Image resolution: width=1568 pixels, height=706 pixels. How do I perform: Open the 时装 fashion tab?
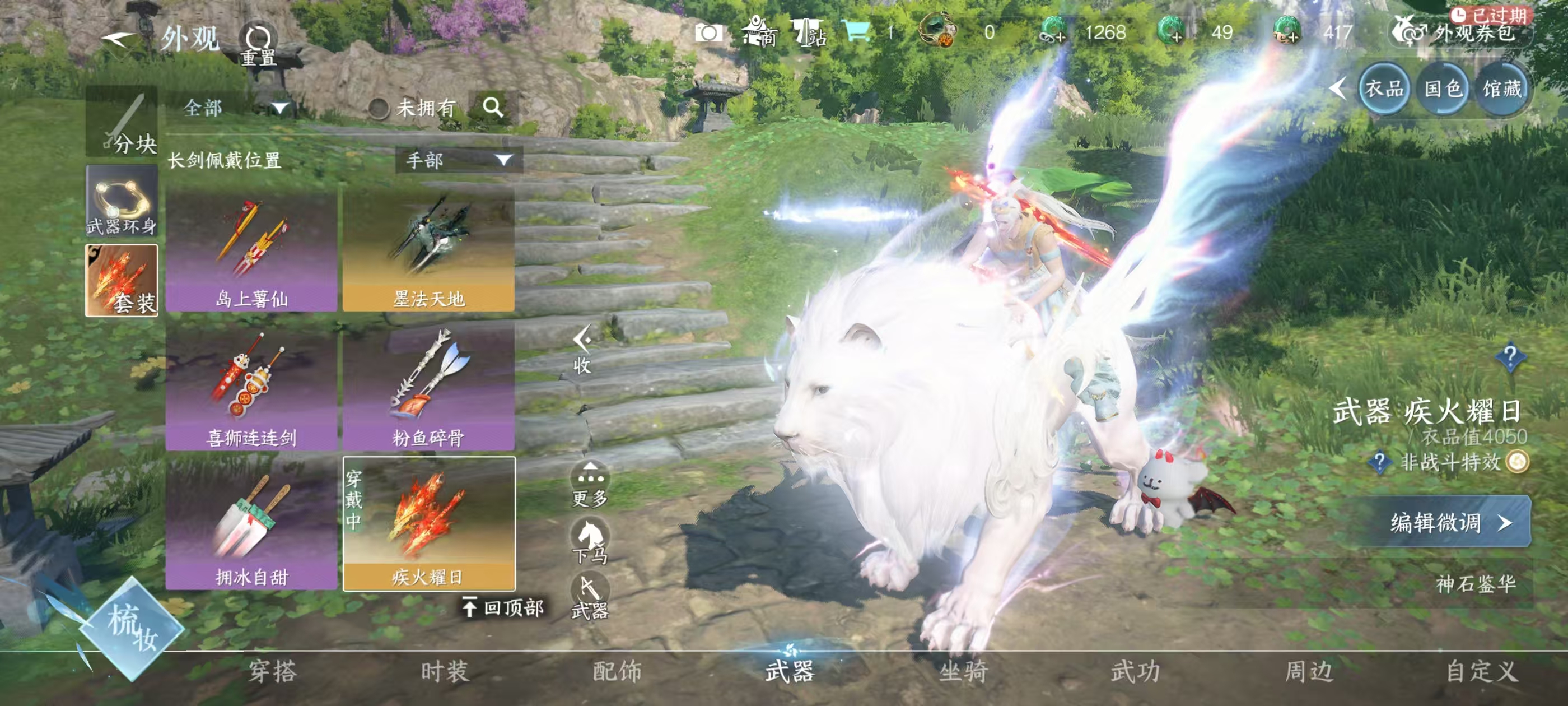(x=445, y=671)
